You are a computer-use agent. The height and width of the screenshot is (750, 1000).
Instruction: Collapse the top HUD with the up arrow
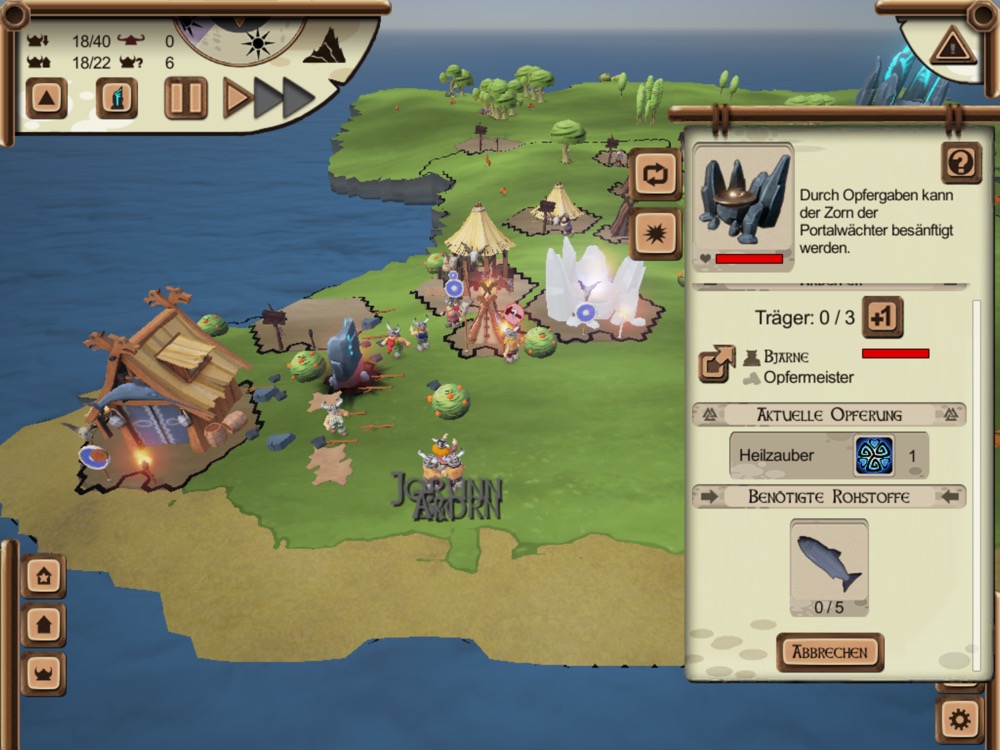click(x=47, y=98)
